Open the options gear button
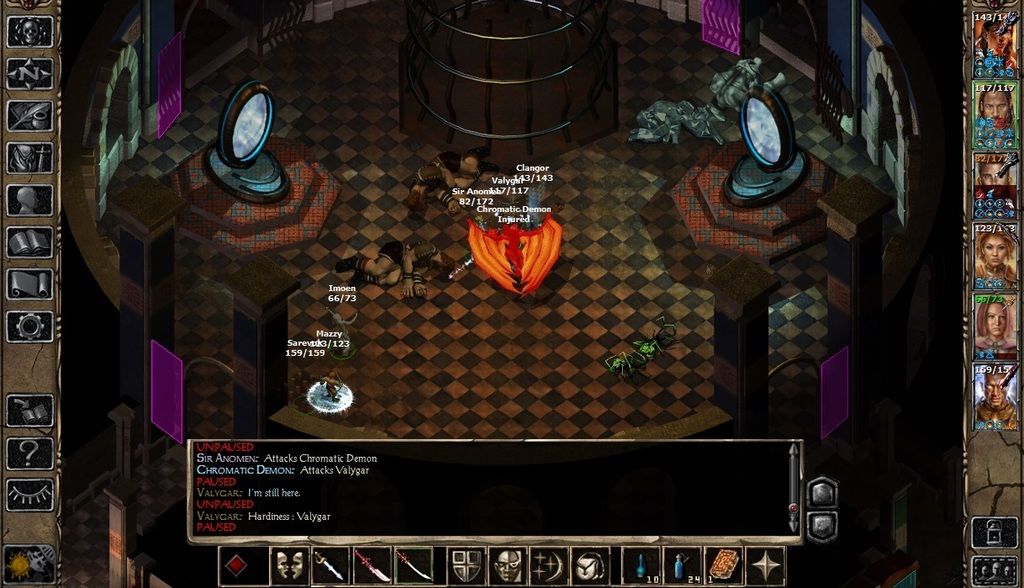This screenshot has height=588, width=1024. 30,326
